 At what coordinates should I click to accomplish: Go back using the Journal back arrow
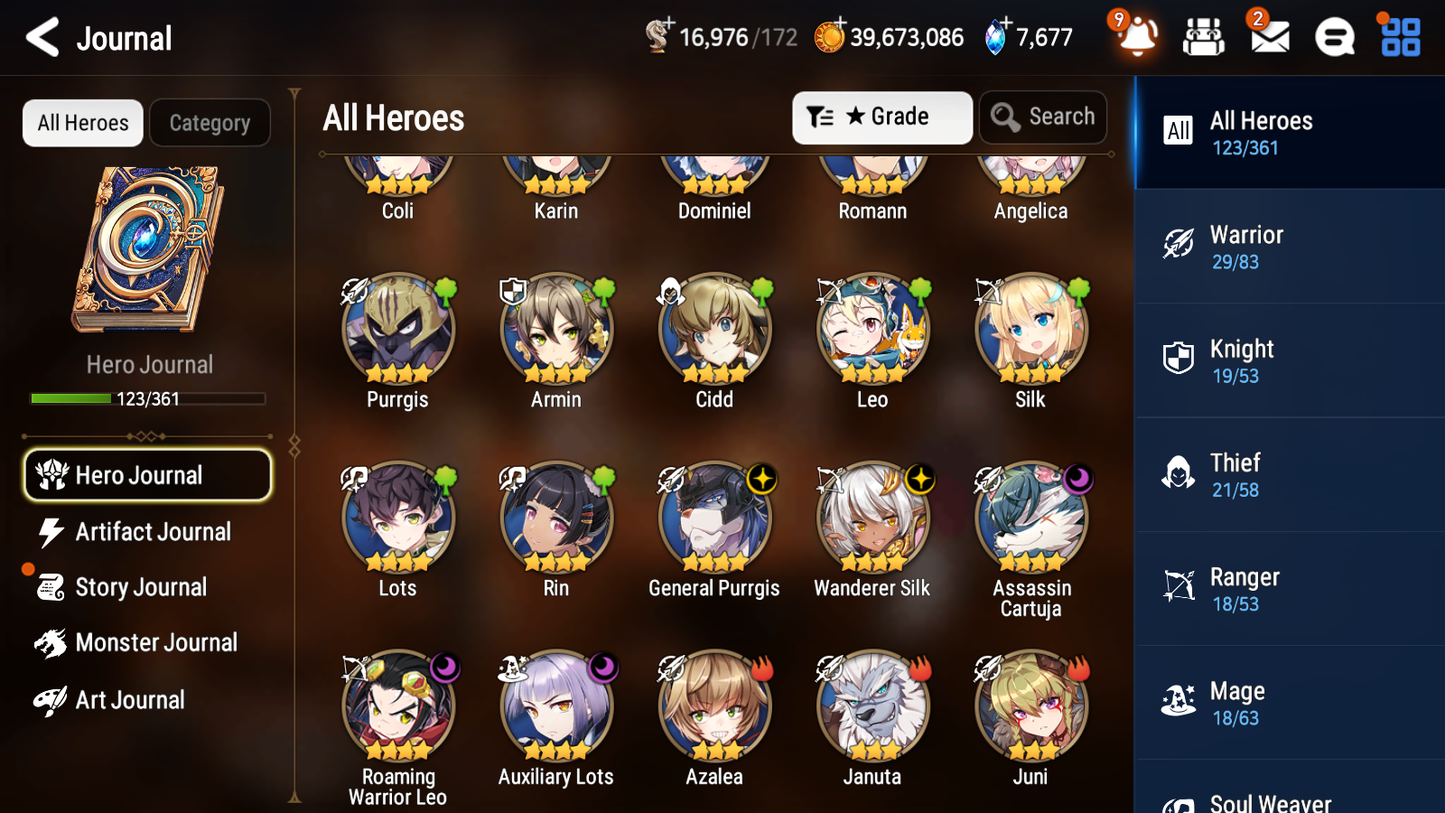42,36
